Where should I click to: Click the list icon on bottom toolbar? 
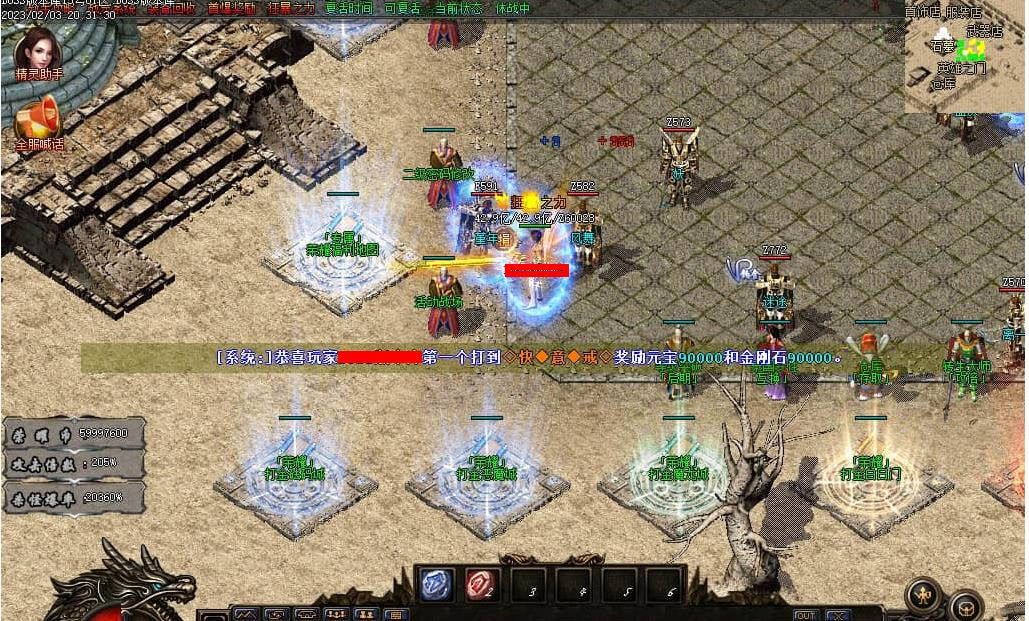click(x=396, y=614)
